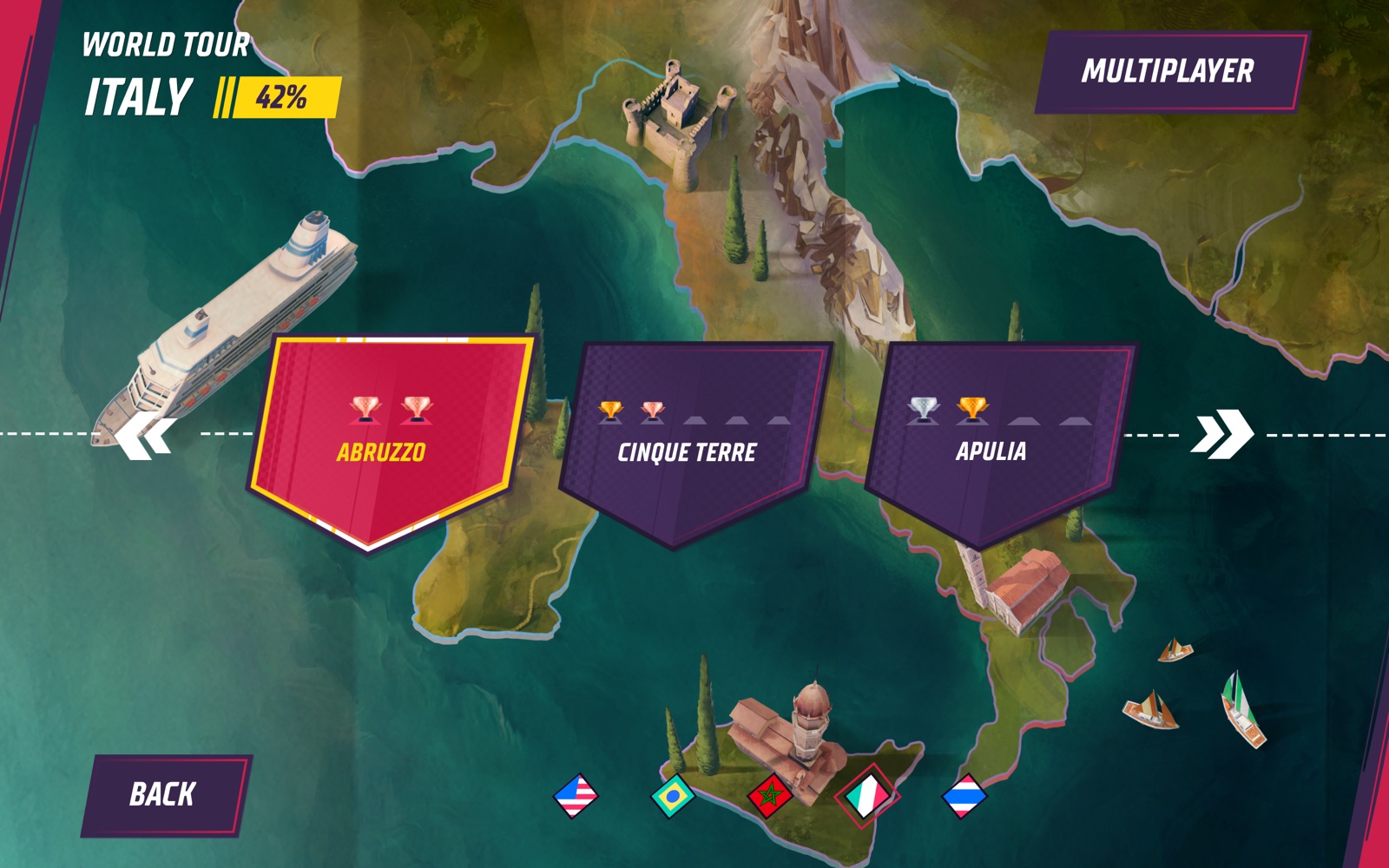Click the right double-arrow for more tracks

pos(1221,434)
